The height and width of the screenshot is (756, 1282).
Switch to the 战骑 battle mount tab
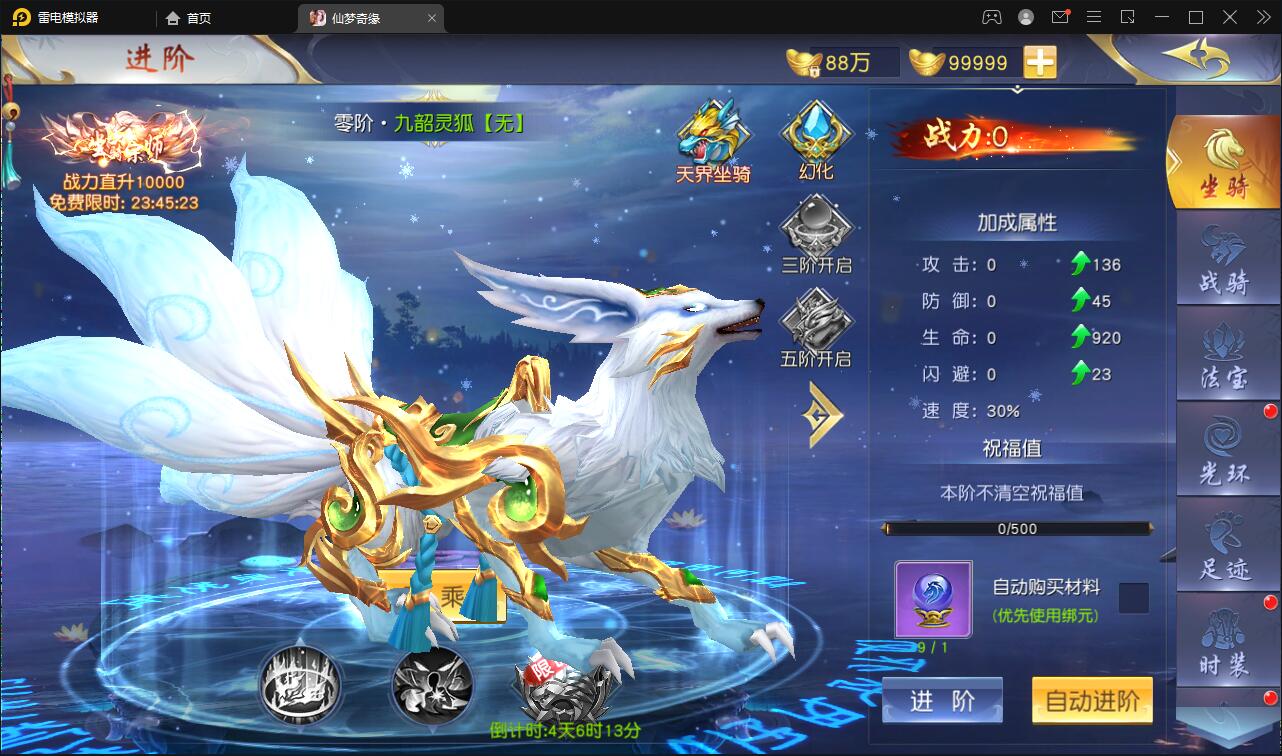pyautogui.click(x=1226, y=258)
